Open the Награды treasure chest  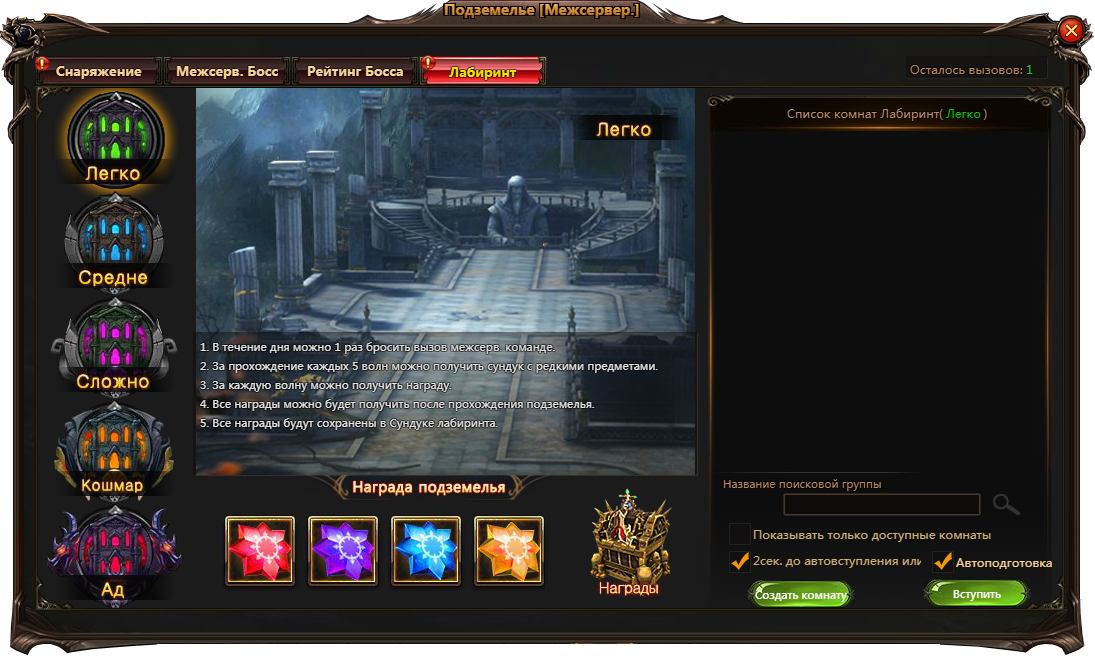click(628, 540)
